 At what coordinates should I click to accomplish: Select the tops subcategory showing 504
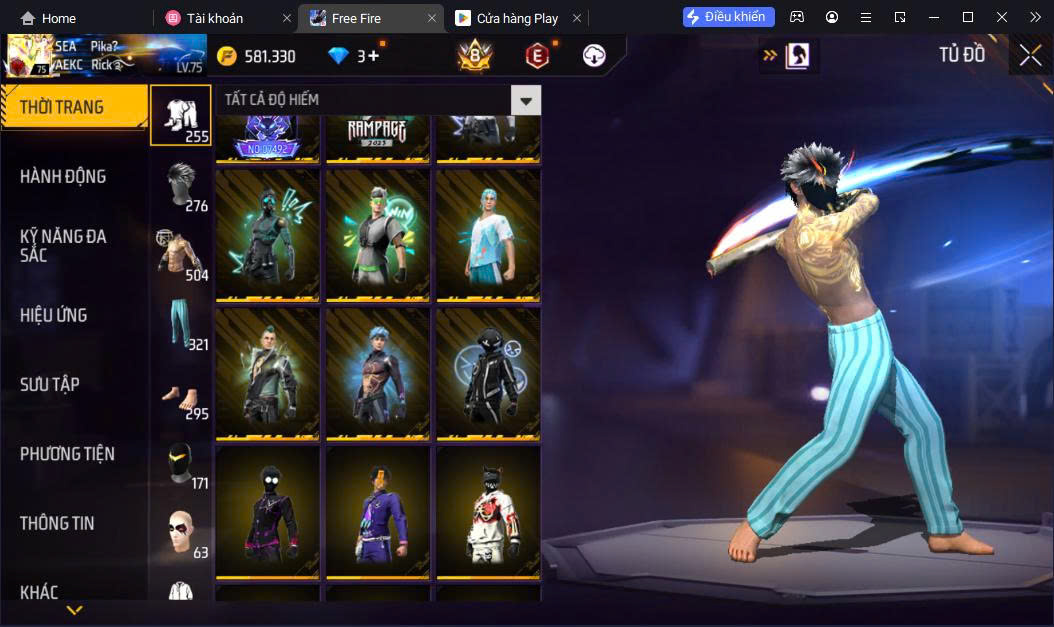tap(181, 255)
